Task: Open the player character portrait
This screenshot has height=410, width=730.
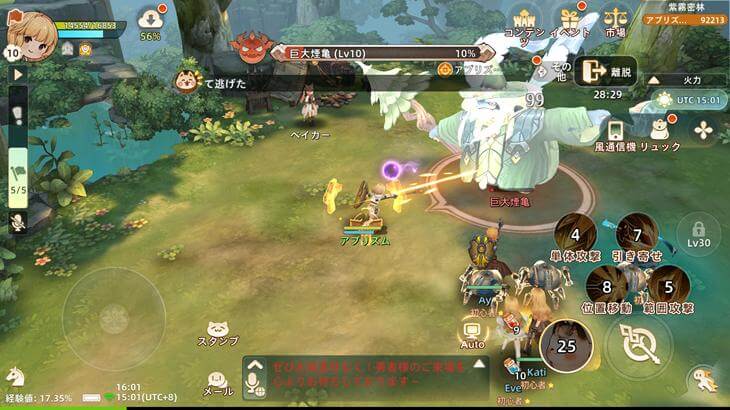Action: [33, 32]
